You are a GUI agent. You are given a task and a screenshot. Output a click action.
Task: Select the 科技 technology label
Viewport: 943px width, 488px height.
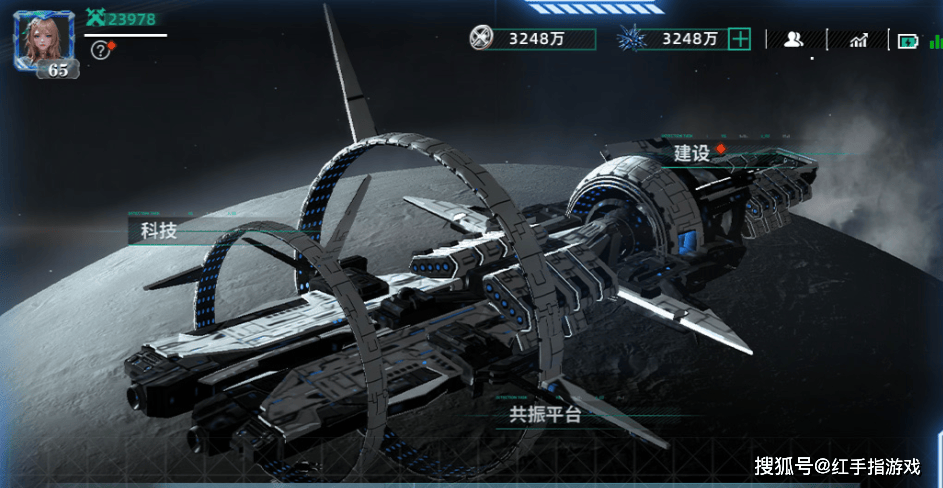pos(159,231)
